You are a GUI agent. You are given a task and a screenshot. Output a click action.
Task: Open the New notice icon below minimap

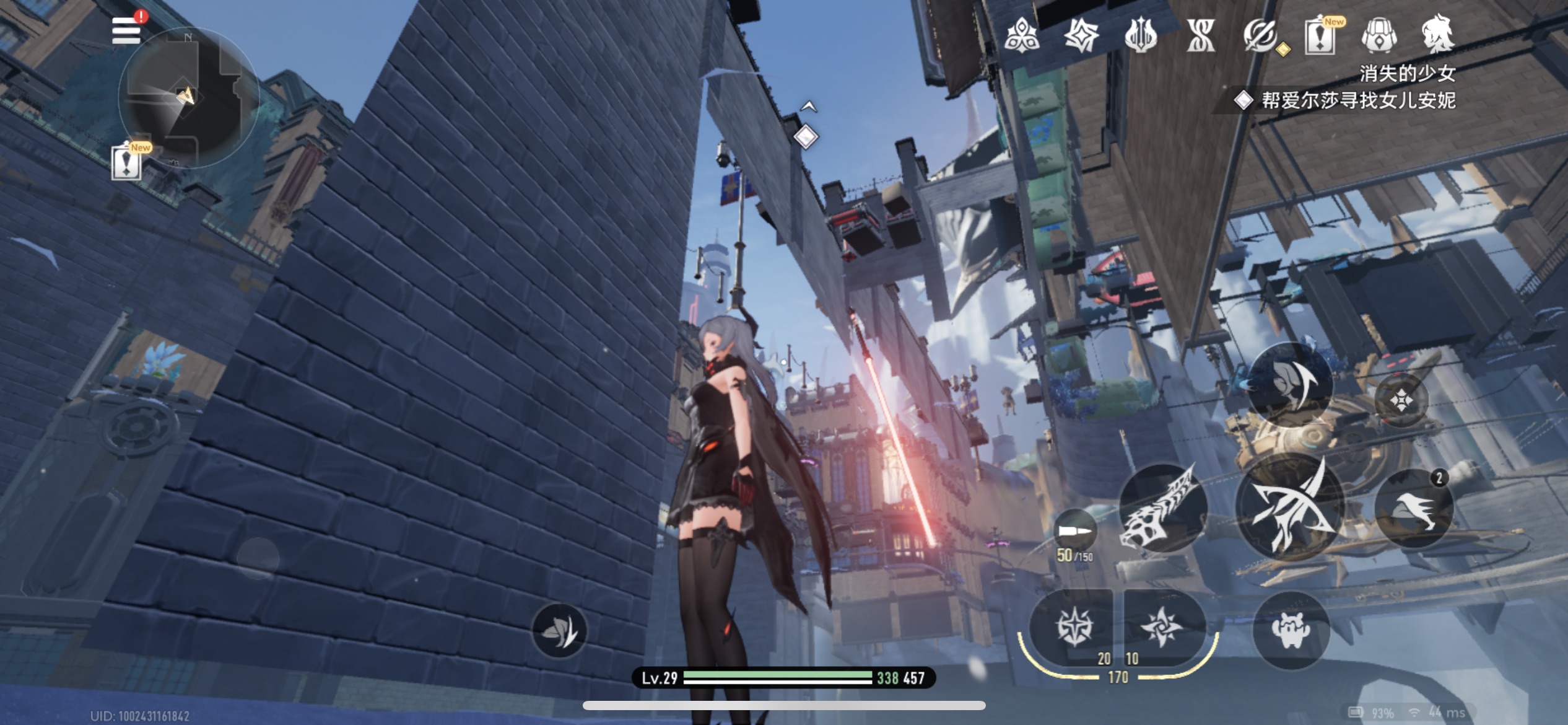(126, 163)
